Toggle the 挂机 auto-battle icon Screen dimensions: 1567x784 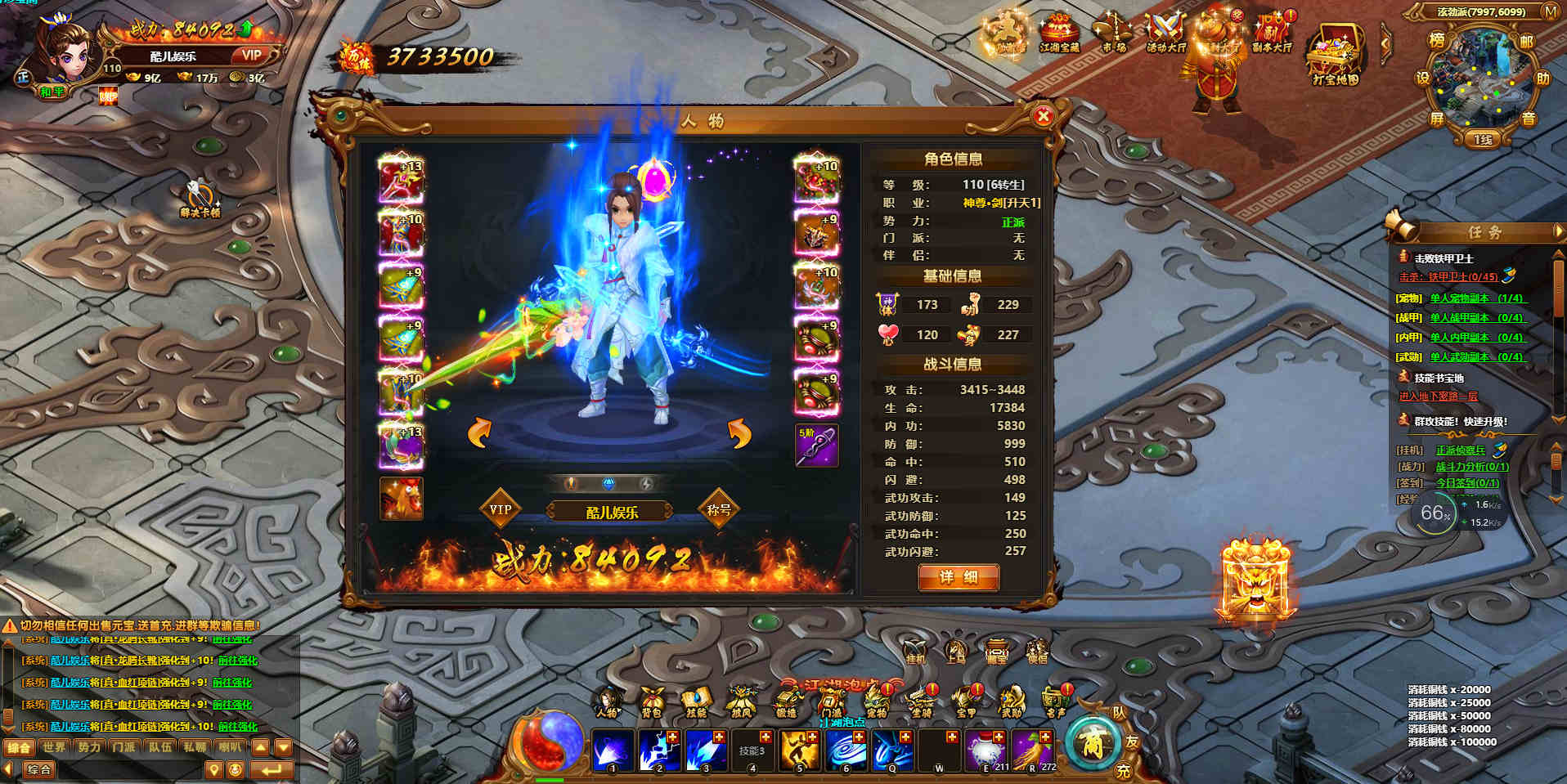coord(914,652)
